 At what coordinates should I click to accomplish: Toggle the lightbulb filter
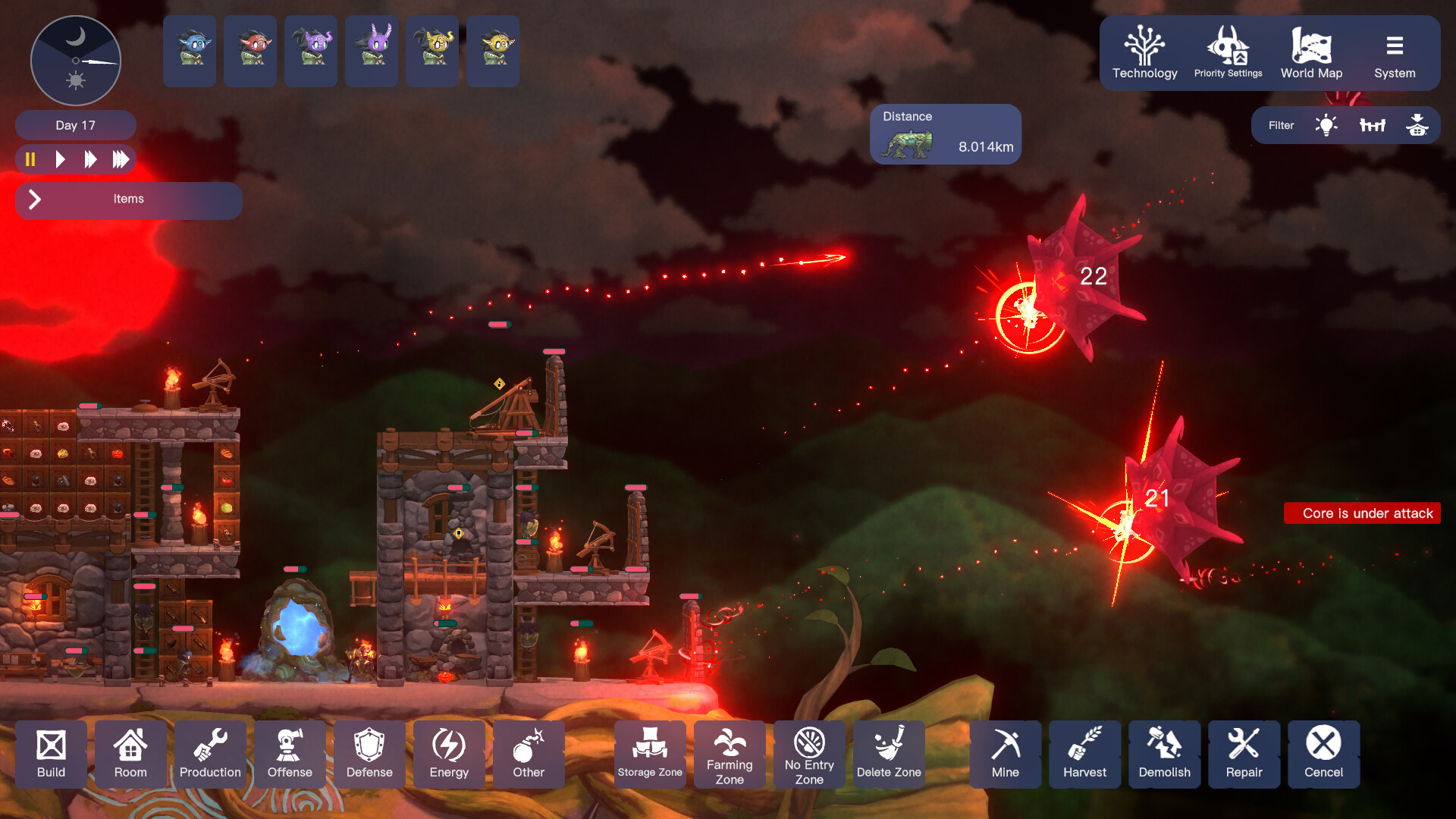point(1326,124)
